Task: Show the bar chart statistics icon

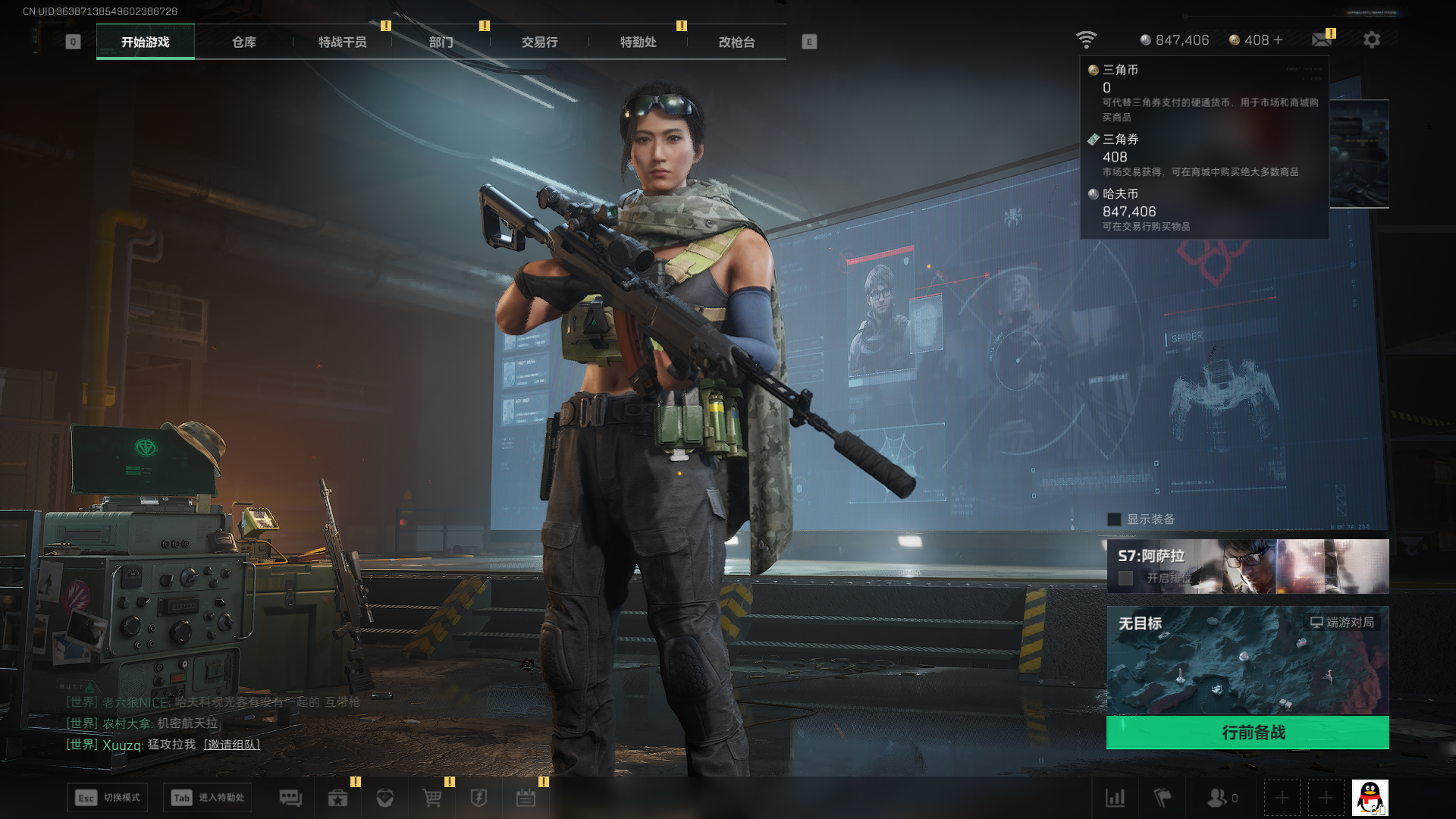Action: 1115,798
